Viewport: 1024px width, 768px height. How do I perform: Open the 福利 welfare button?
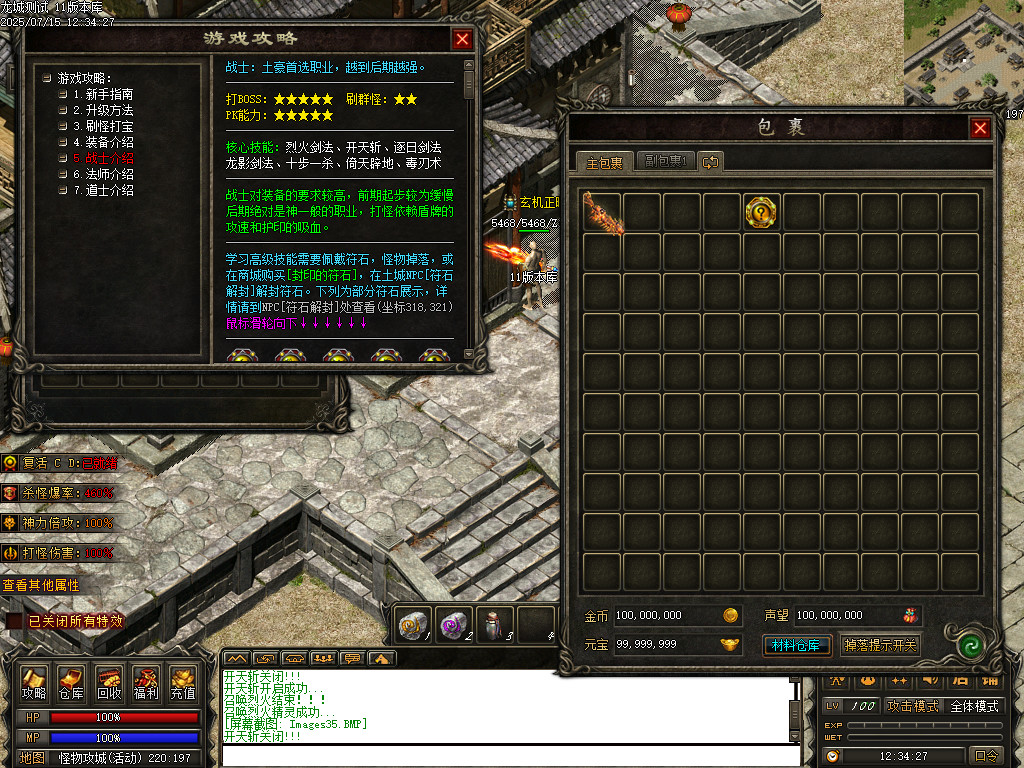click(145, 682)
